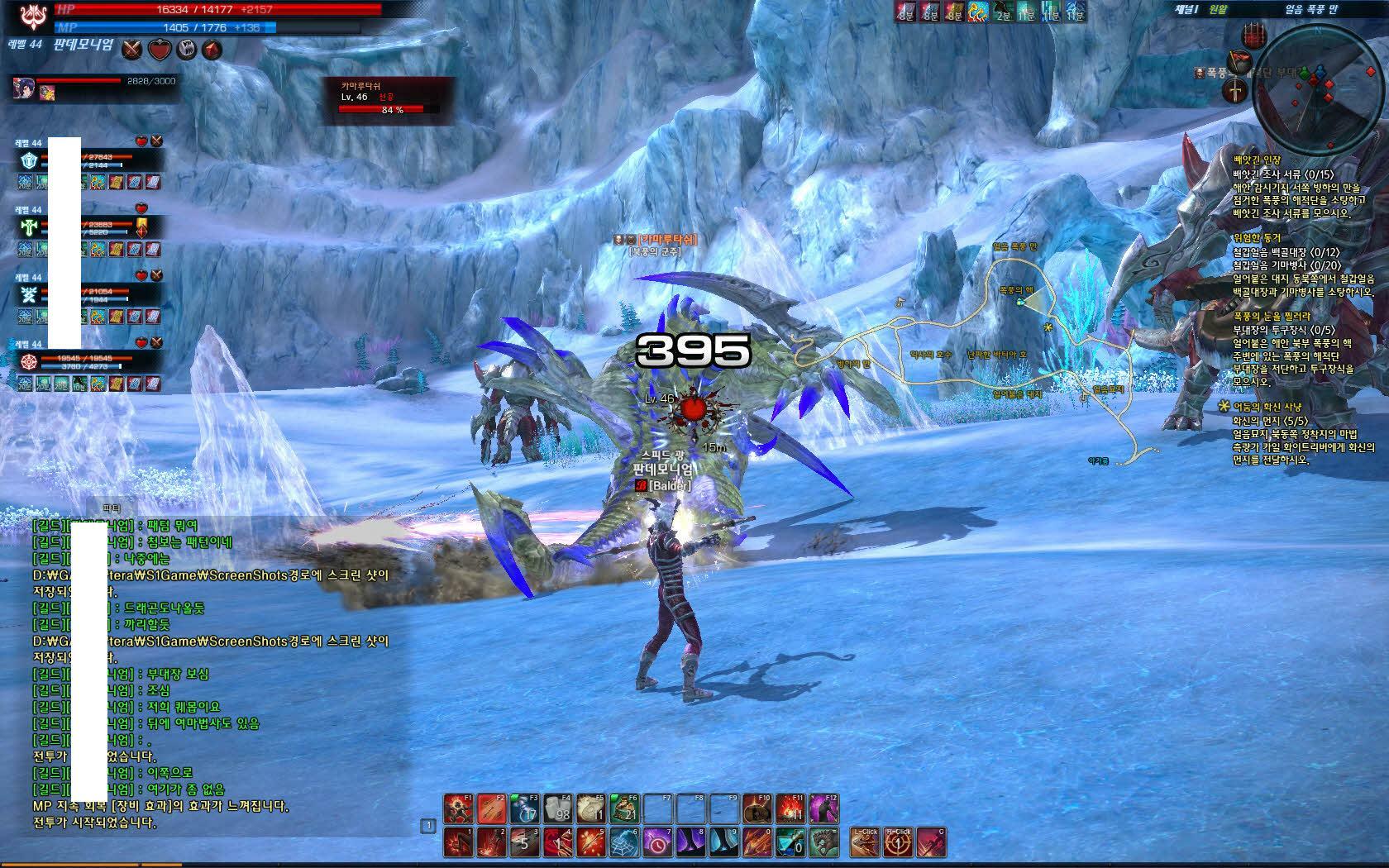This screenshot has height=868, width=1389.
Task: Use the green pouch item in F6
Action: pyautogui.click(x=624, y=808)
